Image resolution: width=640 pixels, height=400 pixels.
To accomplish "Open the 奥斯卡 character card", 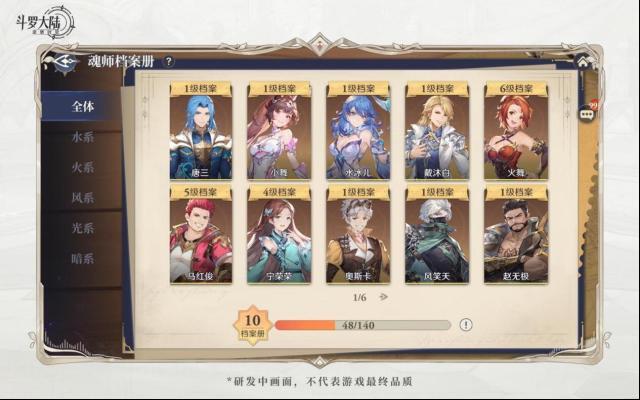I will (358, 235).
